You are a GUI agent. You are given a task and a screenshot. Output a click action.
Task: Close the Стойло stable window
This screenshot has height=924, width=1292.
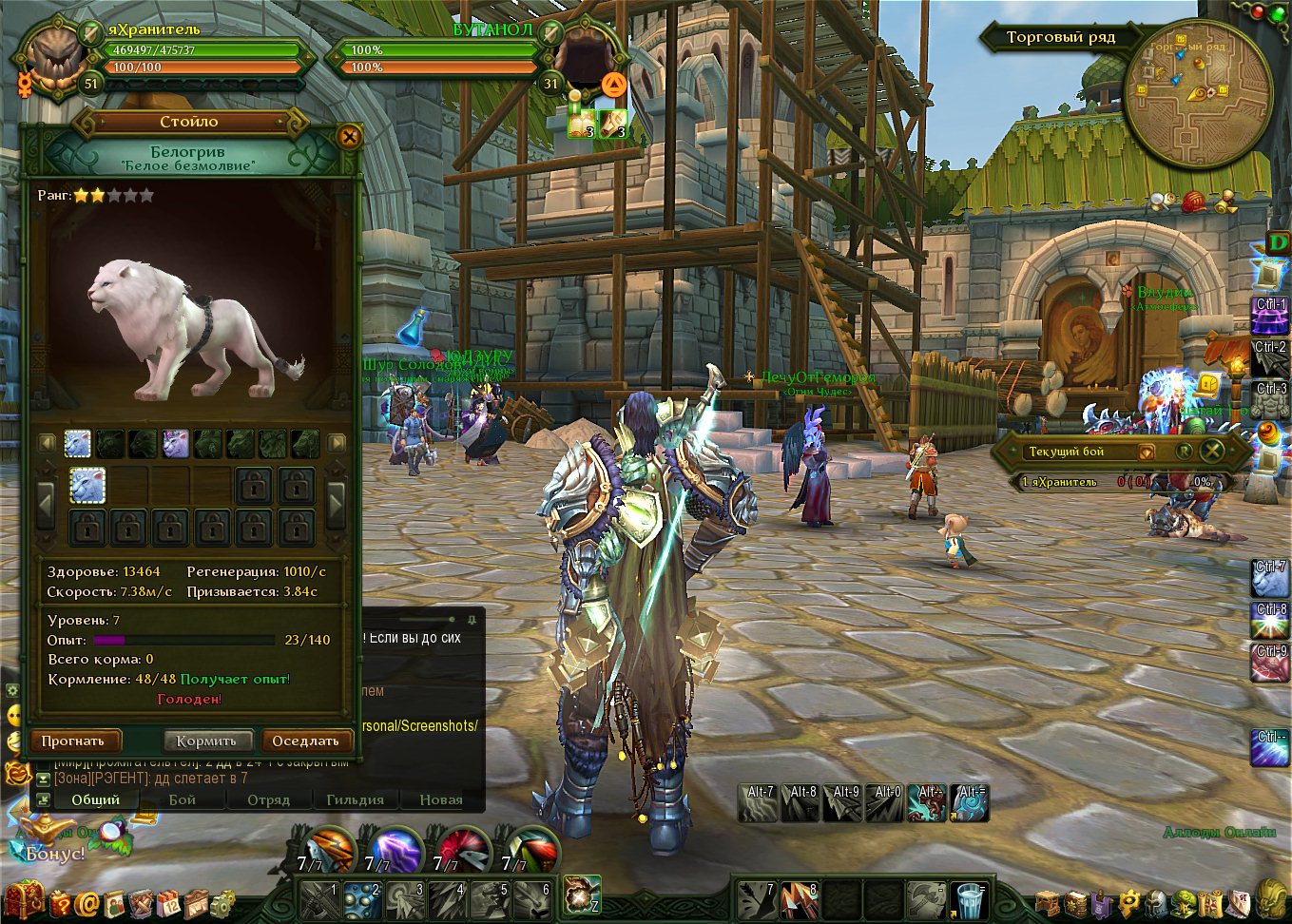349,137
